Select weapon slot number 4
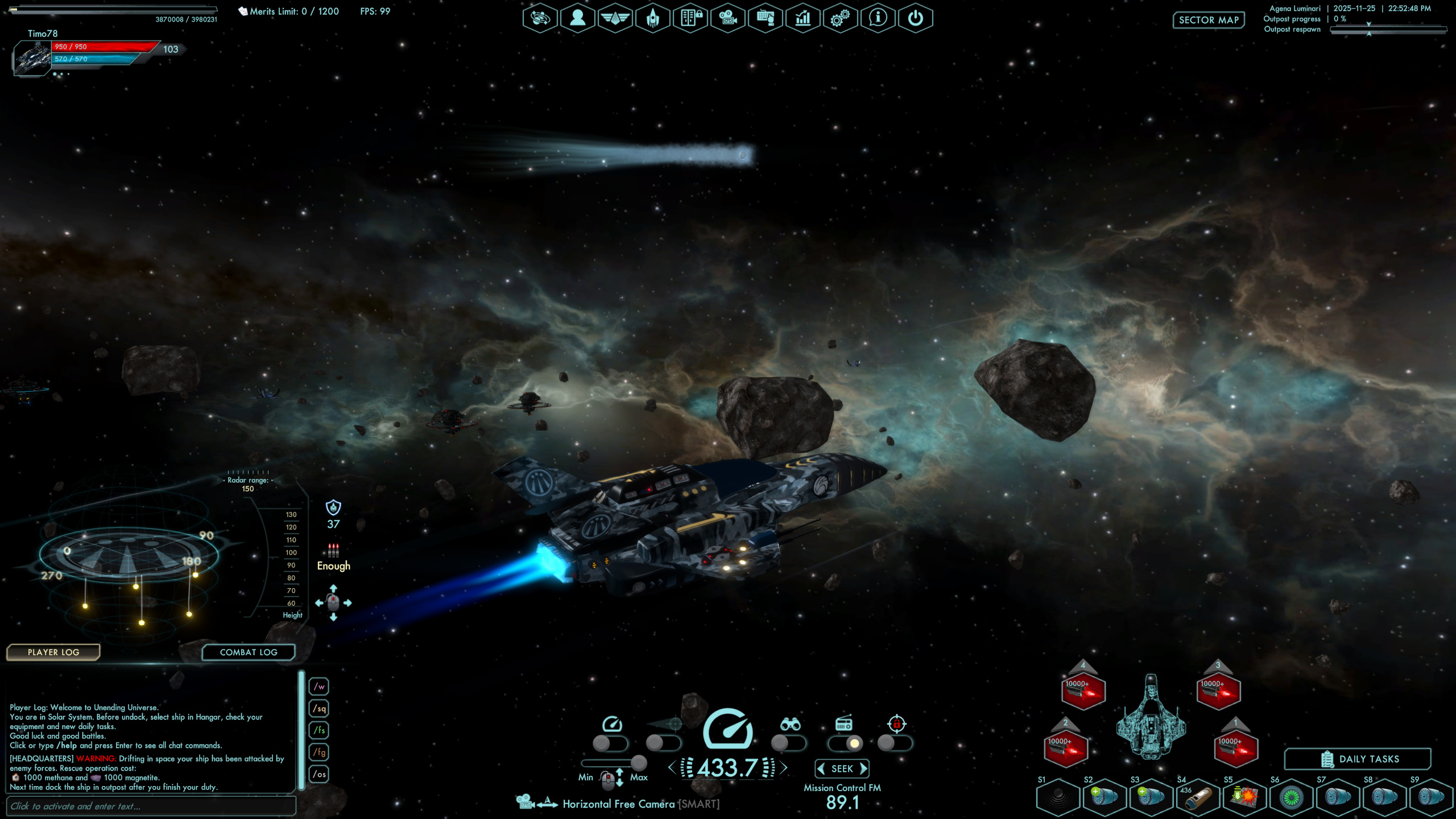Image resolution: width=1456 pixels, height=819 pixels. pos(1083,690)
